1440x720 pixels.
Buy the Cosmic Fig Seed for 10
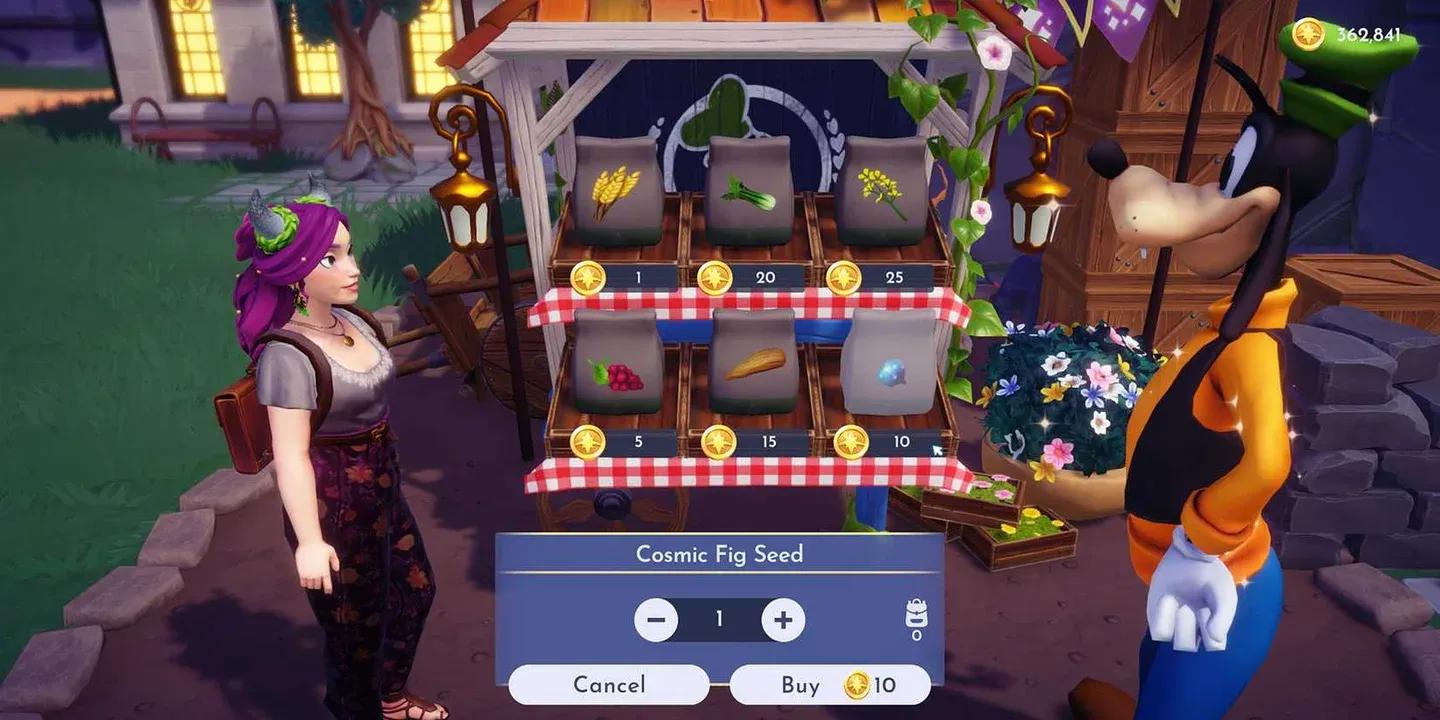pyautogui.click(x=820, y=685)
